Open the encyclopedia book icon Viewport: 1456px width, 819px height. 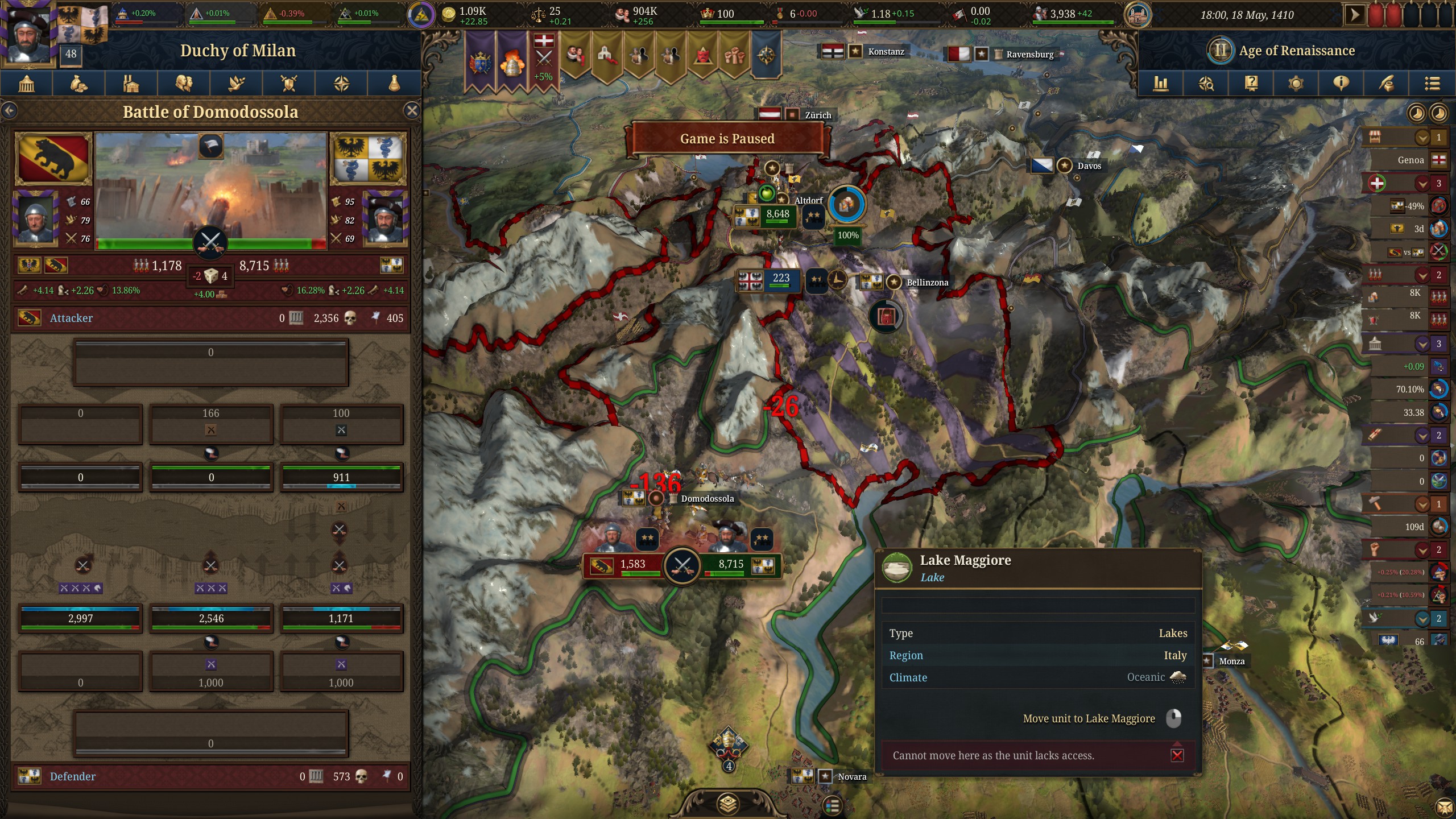pos(1251,84)
